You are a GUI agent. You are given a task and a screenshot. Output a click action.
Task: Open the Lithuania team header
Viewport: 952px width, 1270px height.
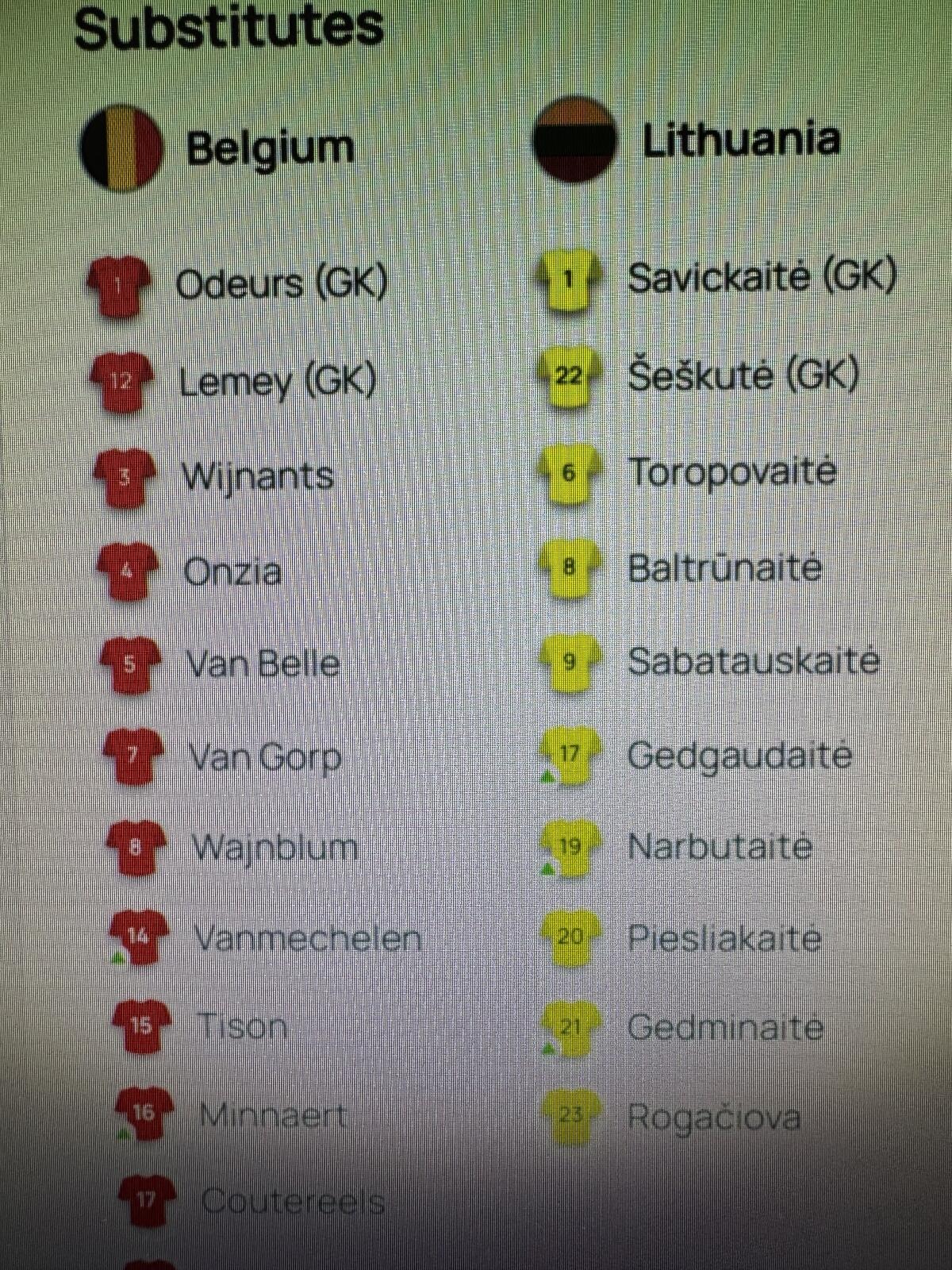[740, 140]
